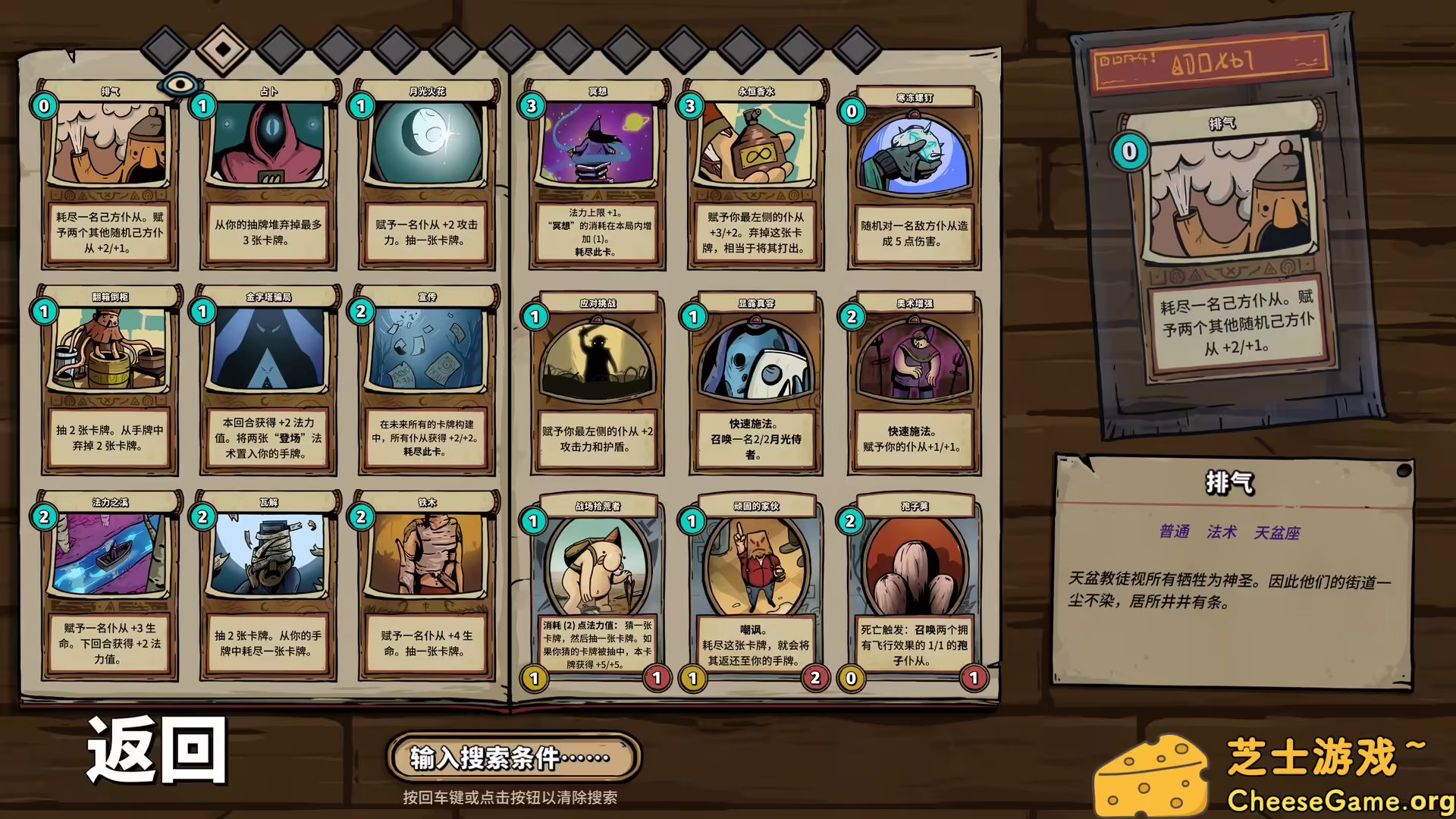Click the 返回 back button

coord(157,749)
